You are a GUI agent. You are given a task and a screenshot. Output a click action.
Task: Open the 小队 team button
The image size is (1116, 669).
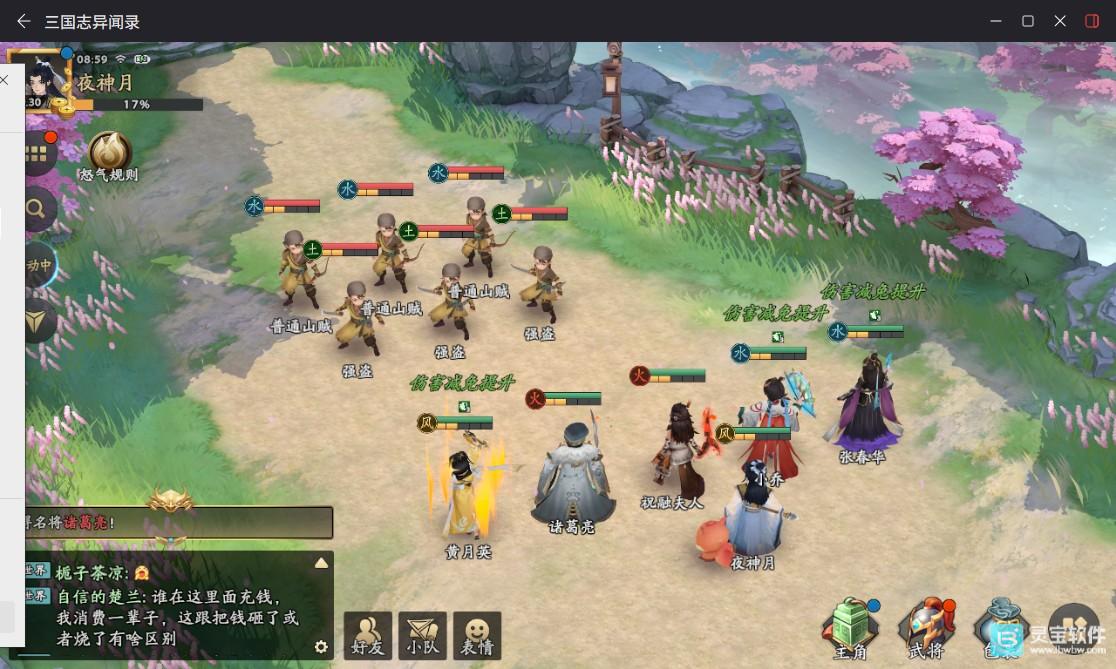click(x=422, y=634)
